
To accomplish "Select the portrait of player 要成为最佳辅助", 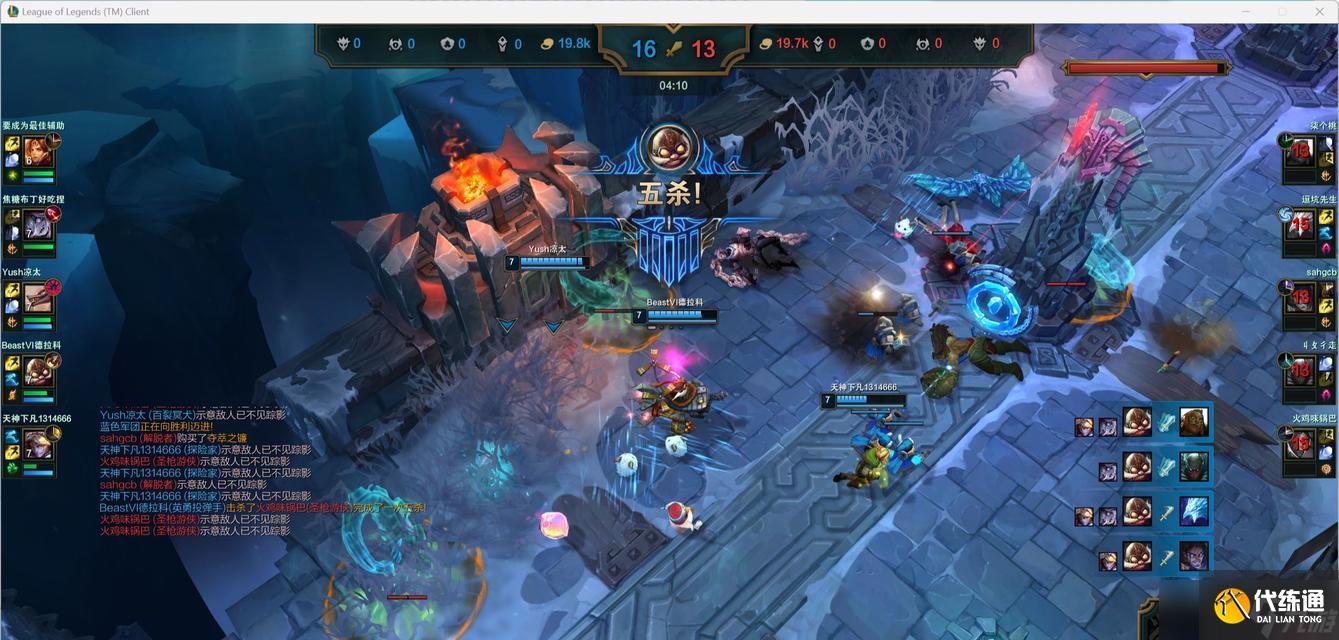I will 38,152.
